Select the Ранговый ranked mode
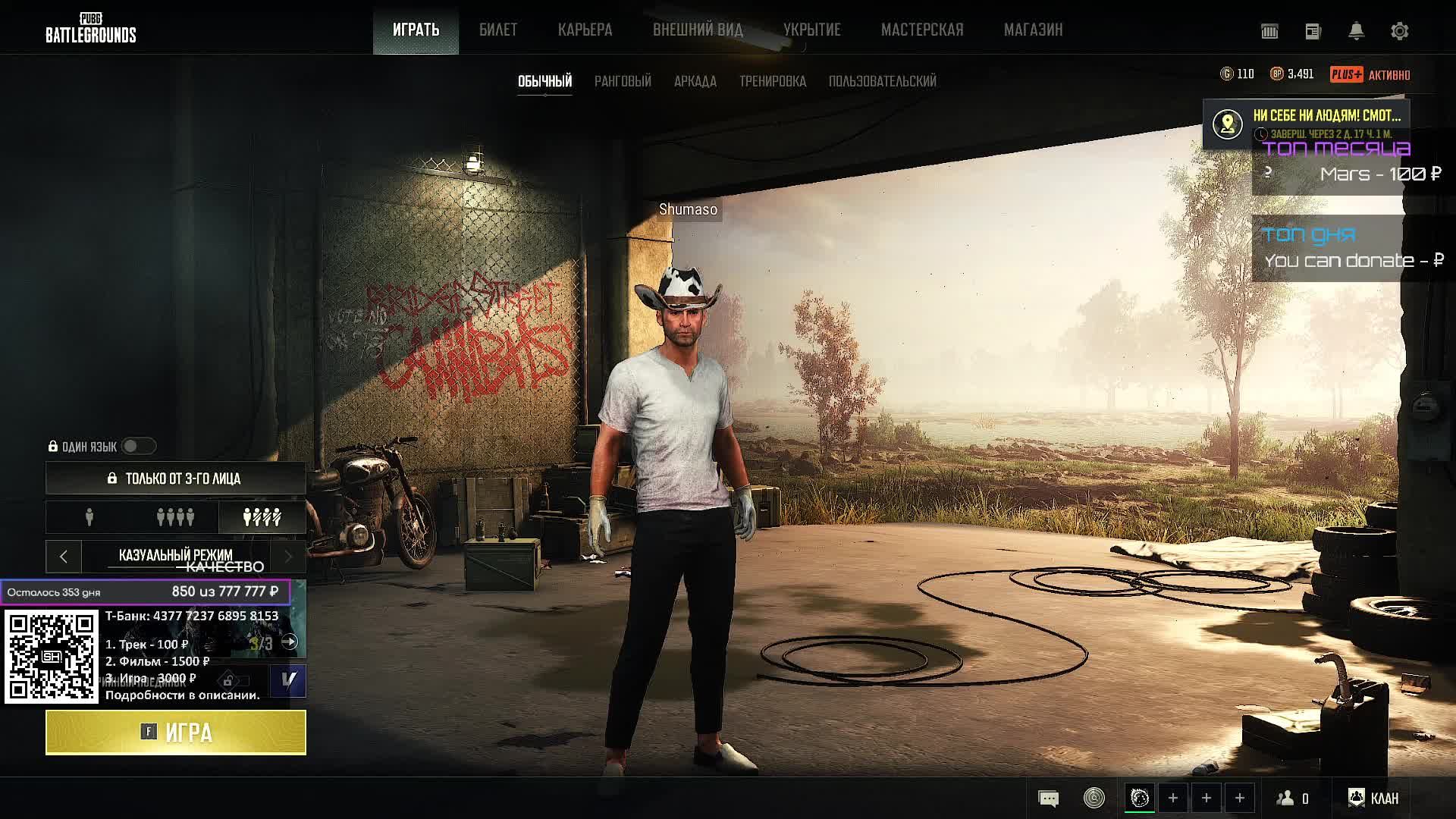 [623, 81]
